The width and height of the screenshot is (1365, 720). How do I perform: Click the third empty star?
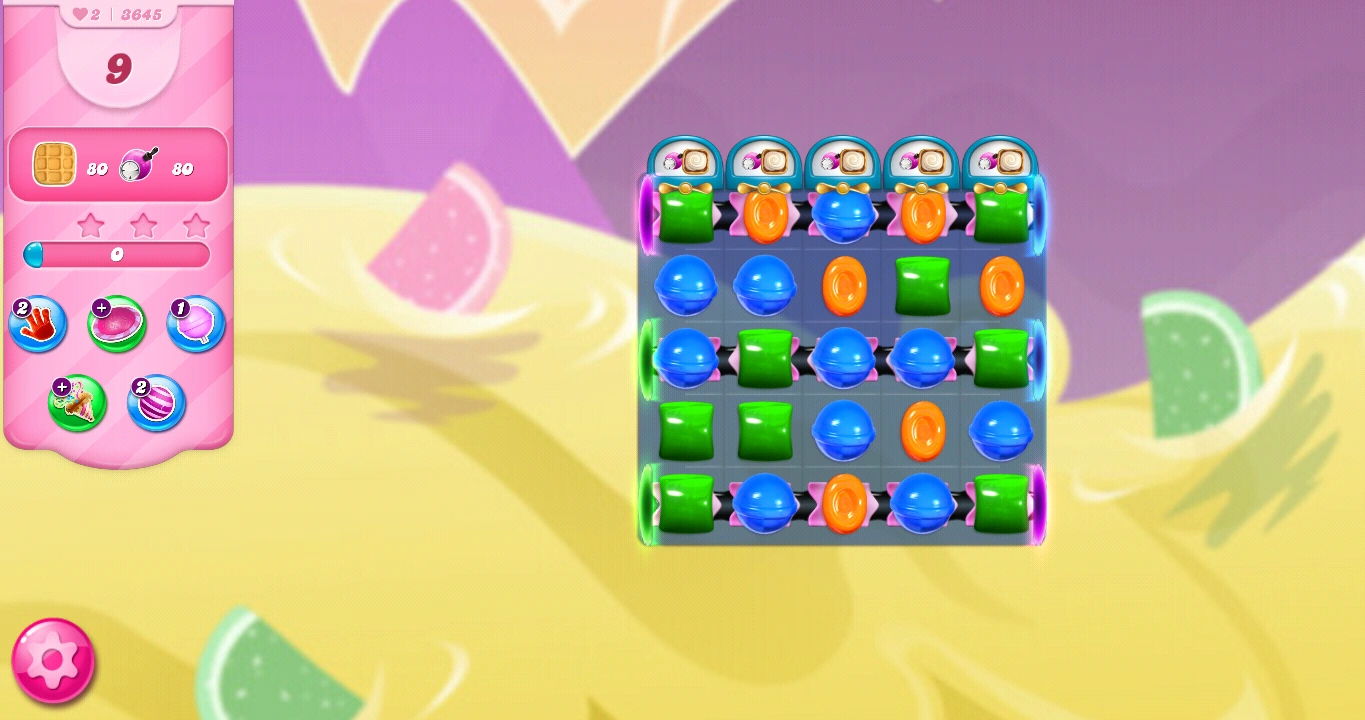click(197, 225)
